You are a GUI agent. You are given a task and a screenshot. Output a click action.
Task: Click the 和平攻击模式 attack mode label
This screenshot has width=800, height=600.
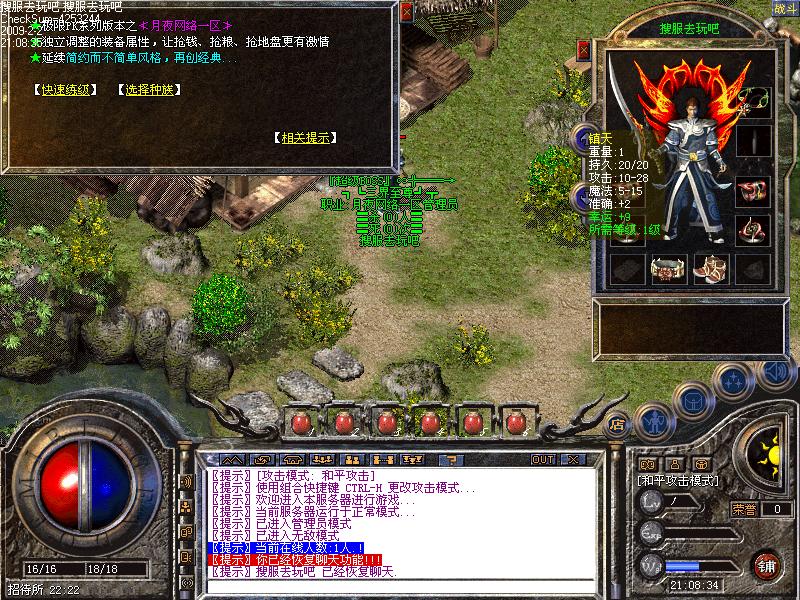click(x=678, y=480)
